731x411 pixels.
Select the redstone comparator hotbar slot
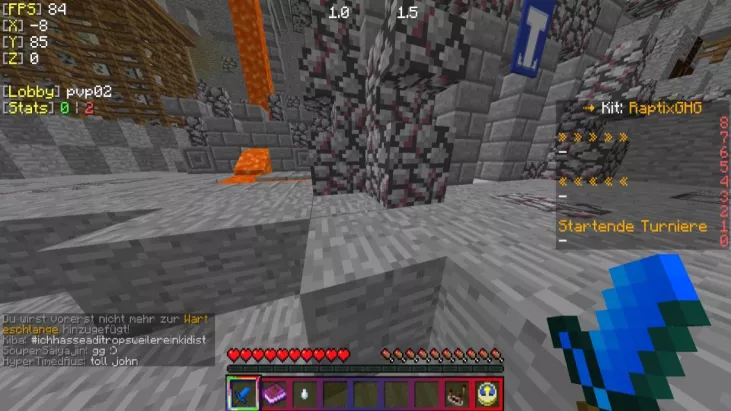tap(457, 393)
